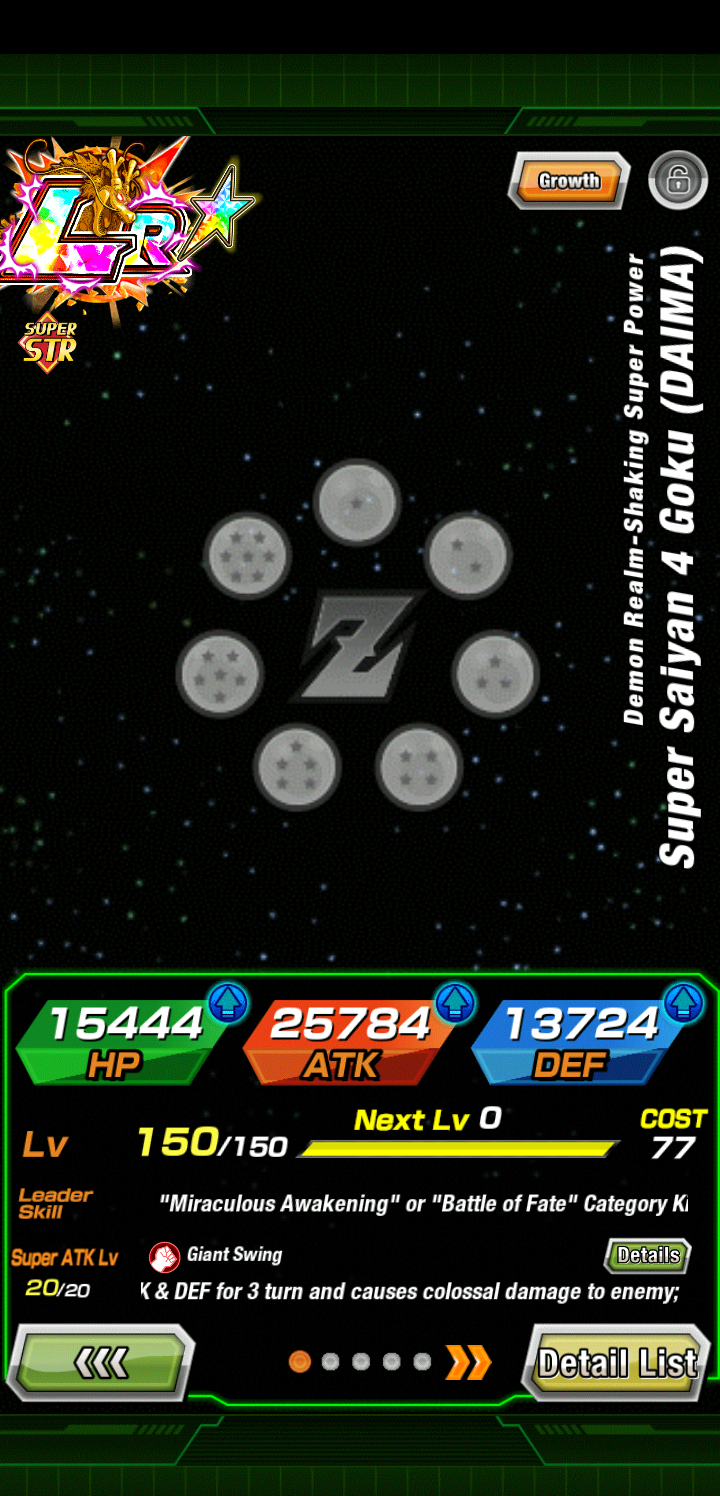Toggle the card lock icon
The width and height of the screenshot is (720, 1496).
677,181
